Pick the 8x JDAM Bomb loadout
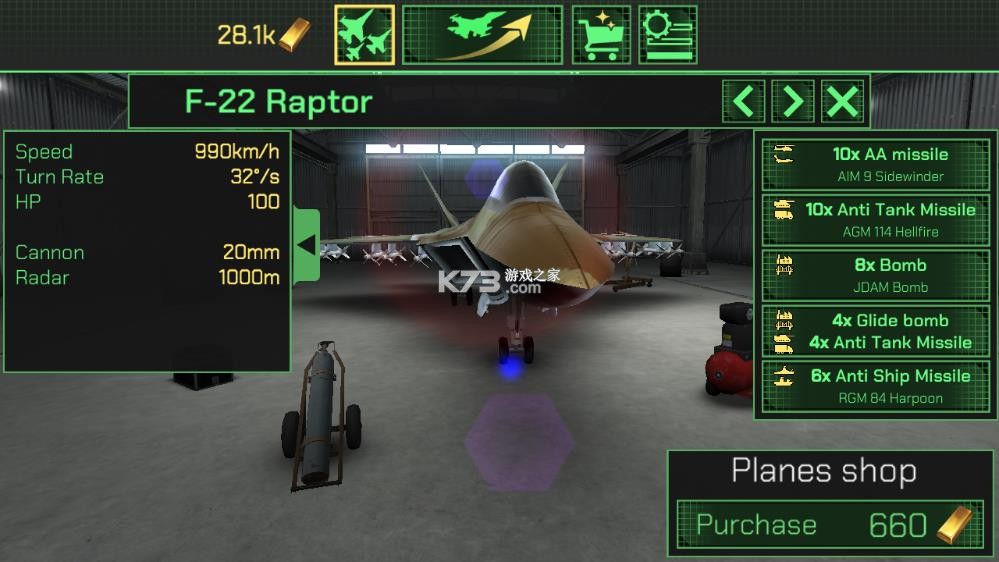Screen dimensions: 999x562 coord(876,275)
